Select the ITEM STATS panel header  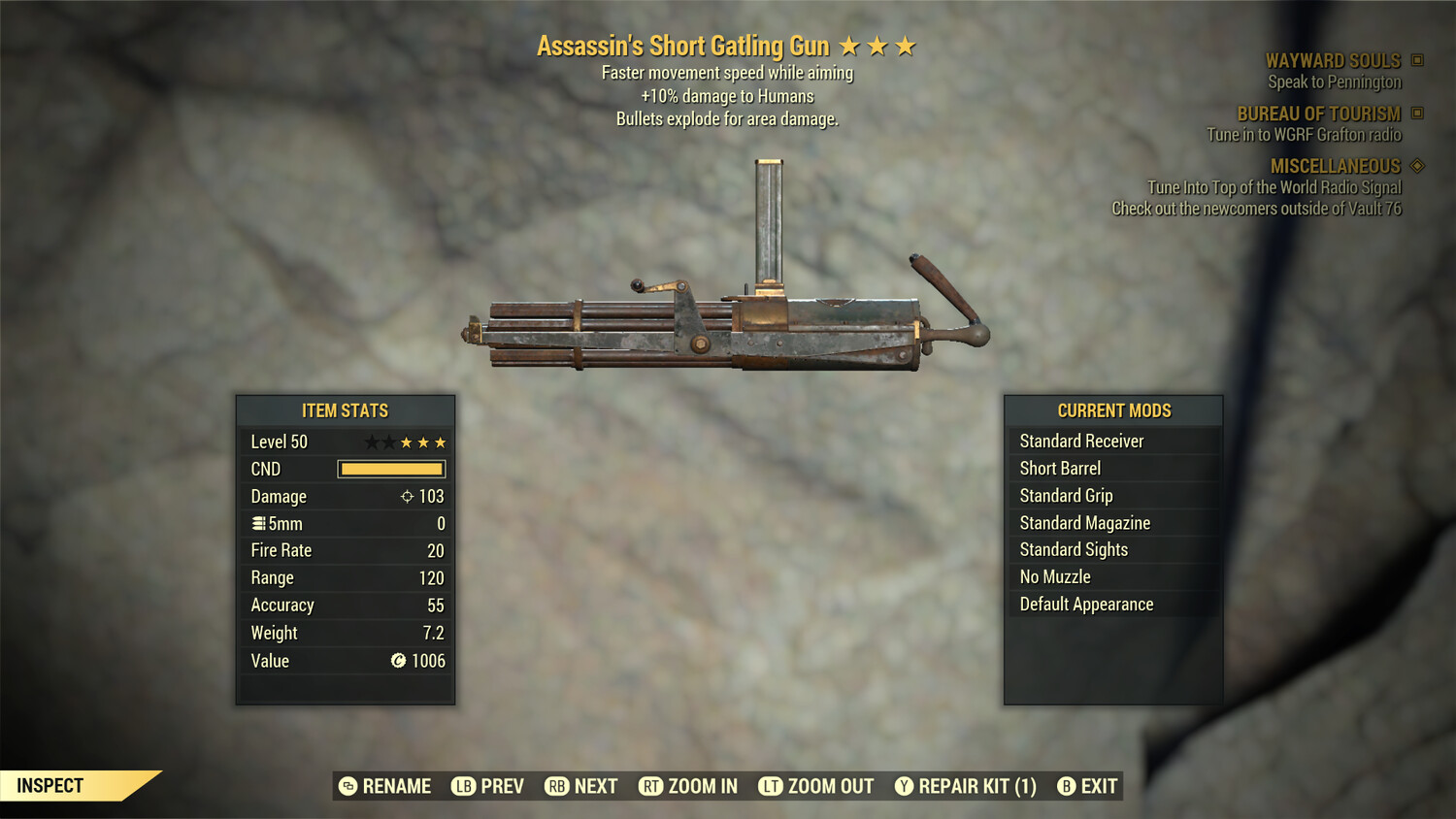pos(345,410)
